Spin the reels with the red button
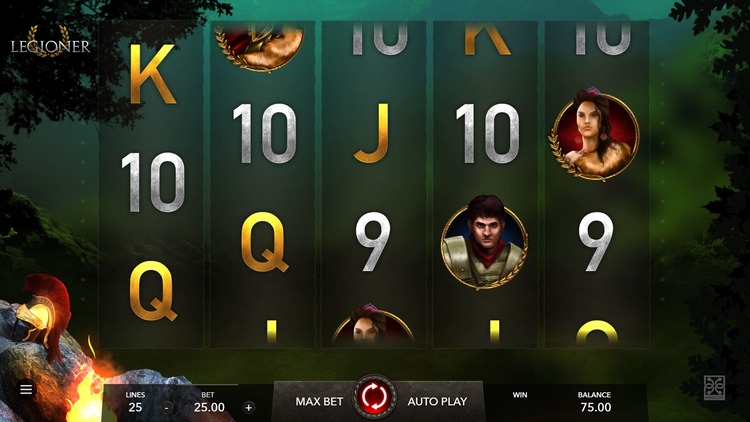This screenshot has height=422, width=750. (x=375, y=399)
